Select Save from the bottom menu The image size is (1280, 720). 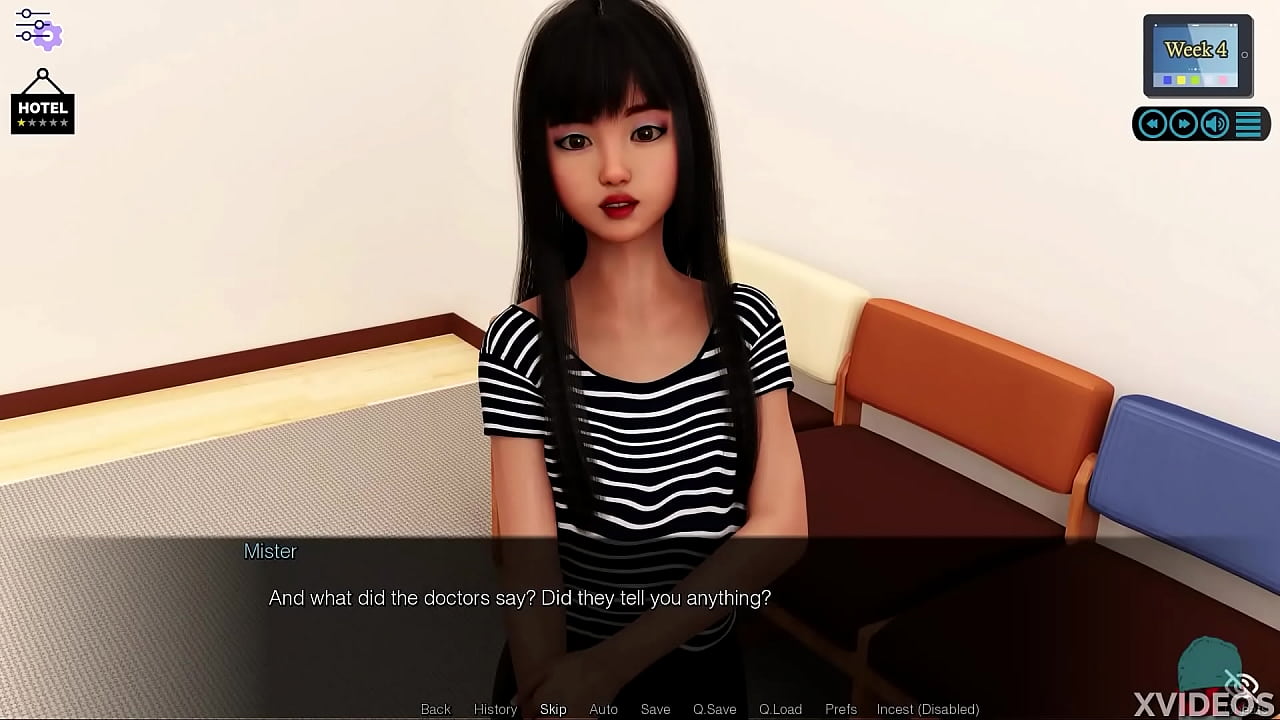pos(655,709)
